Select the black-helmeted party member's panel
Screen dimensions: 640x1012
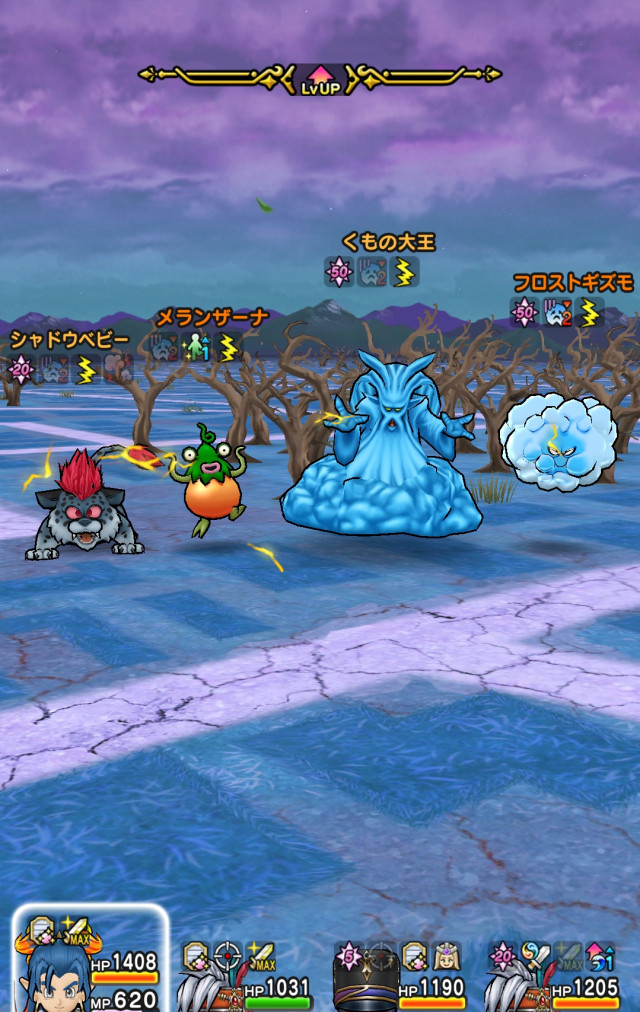coord(400,975)
